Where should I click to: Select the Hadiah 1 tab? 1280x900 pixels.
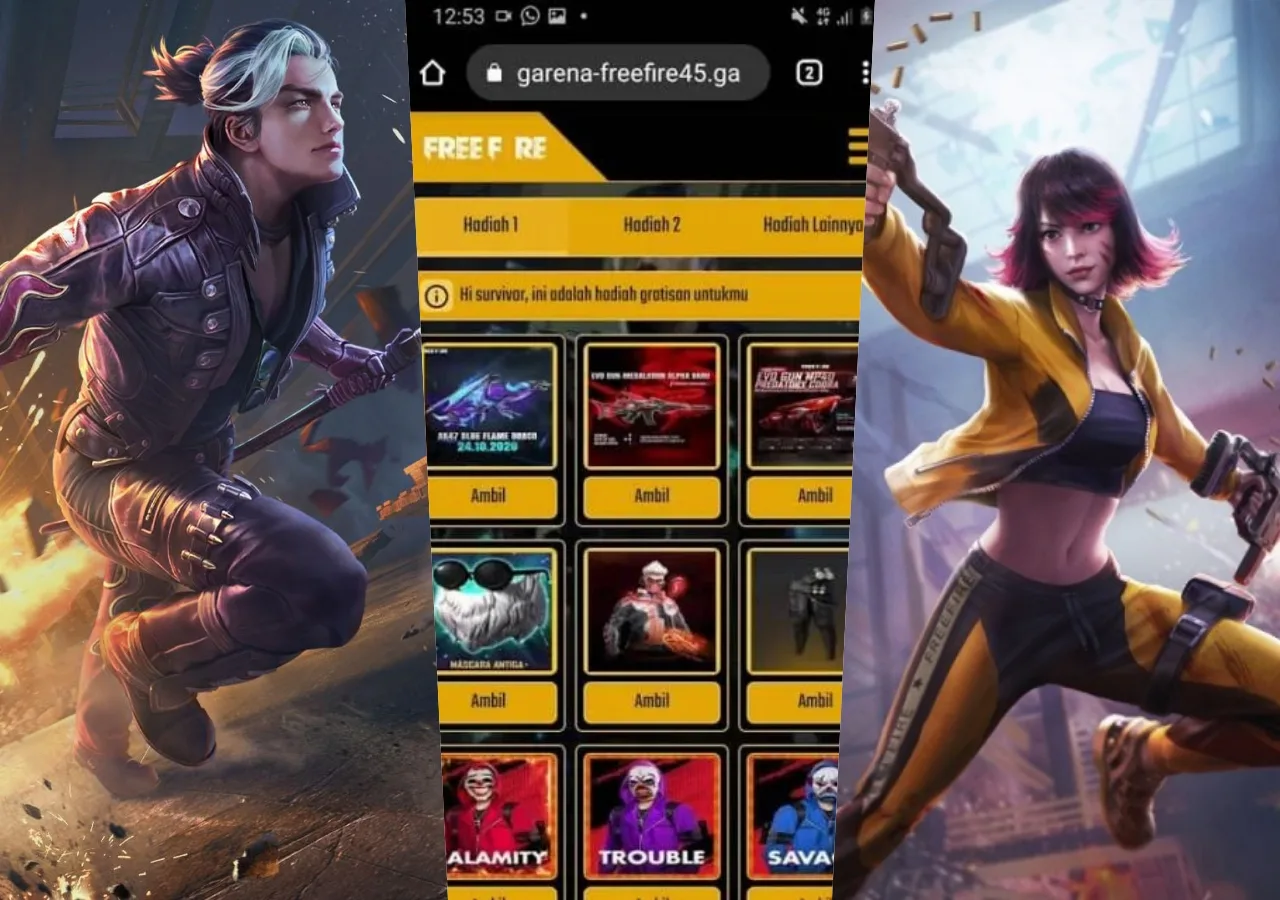489,225
